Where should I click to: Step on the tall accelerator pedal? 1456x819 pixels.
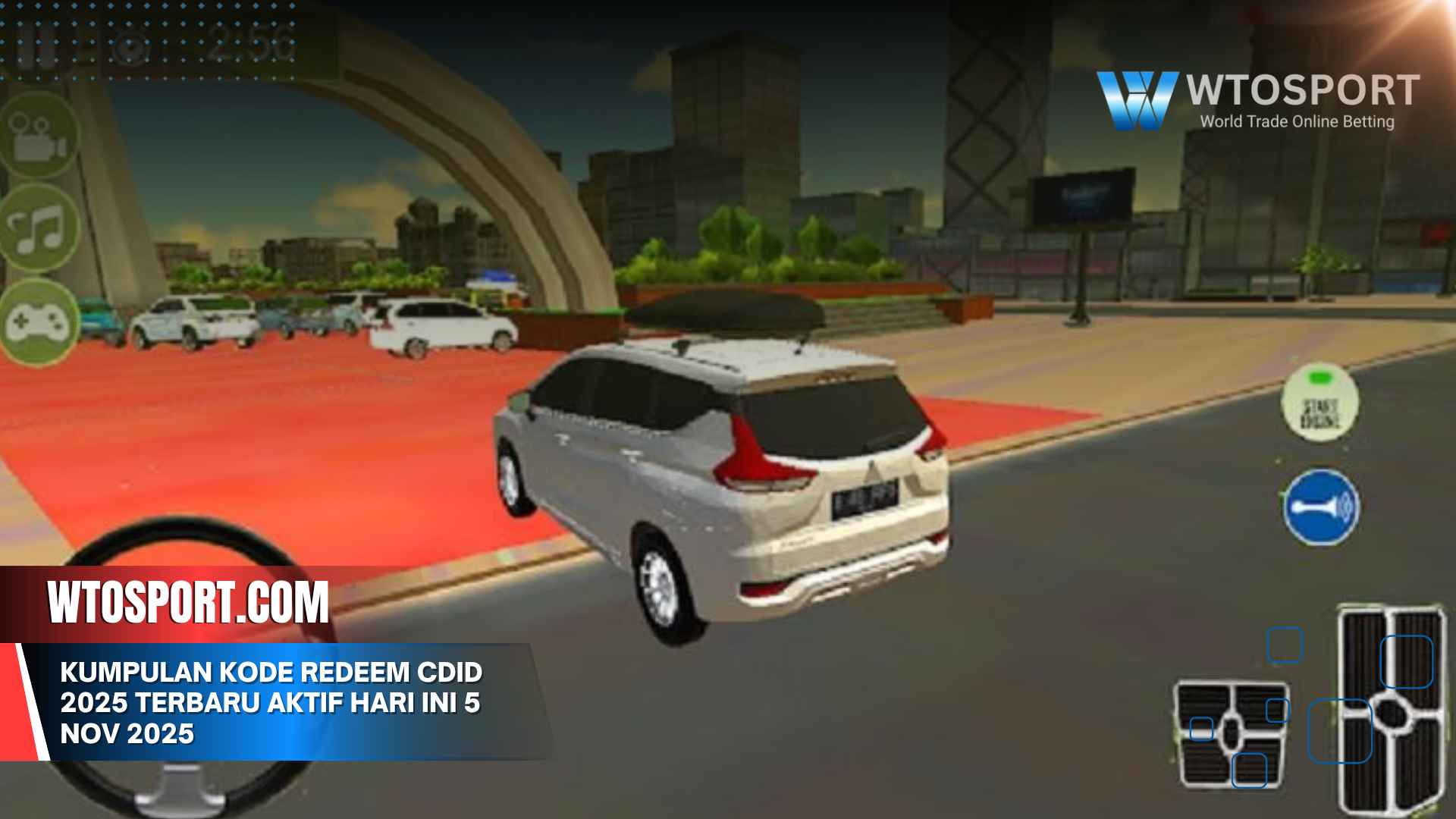(1392, 710)
